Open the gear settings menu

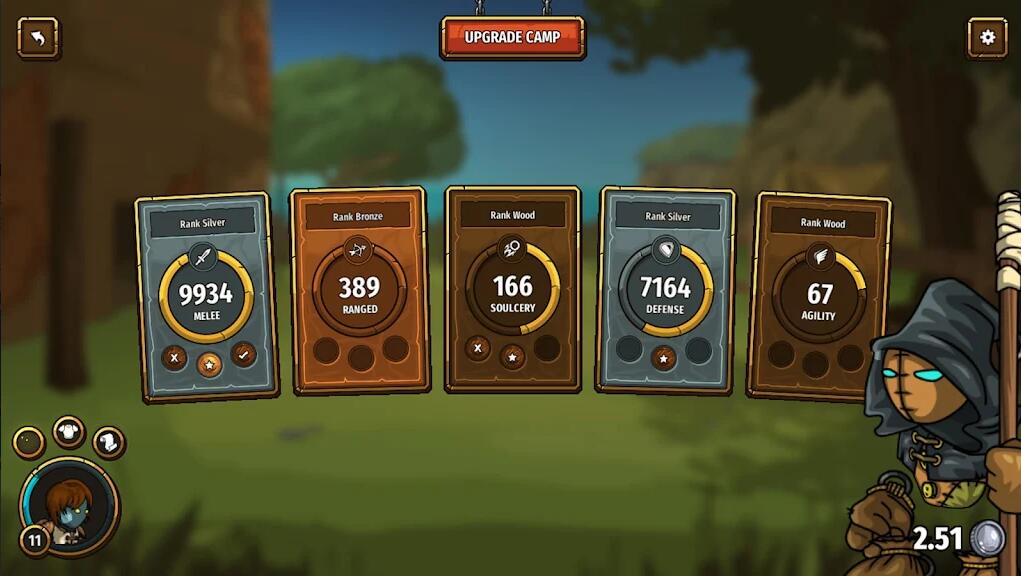point(987,38)
